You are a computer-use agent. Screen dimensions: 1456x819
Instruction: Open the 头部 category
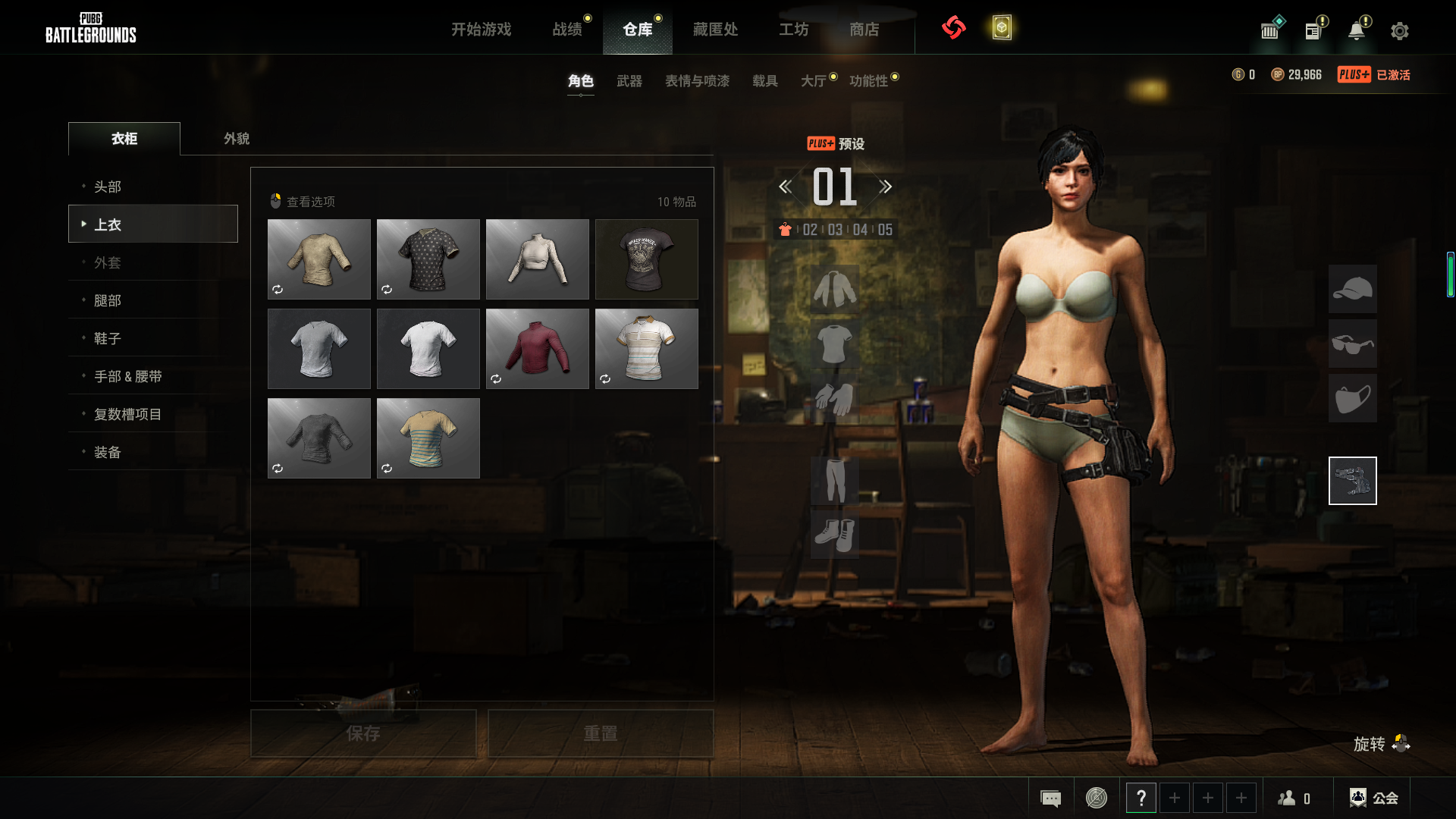(108, 187)
